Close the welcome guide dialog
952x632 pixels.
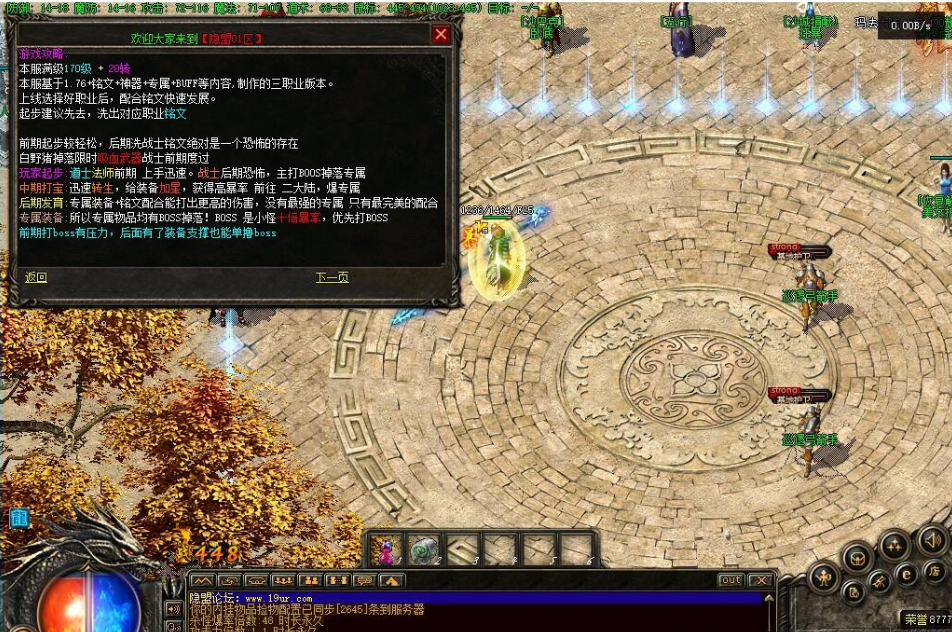click(441, 35)
